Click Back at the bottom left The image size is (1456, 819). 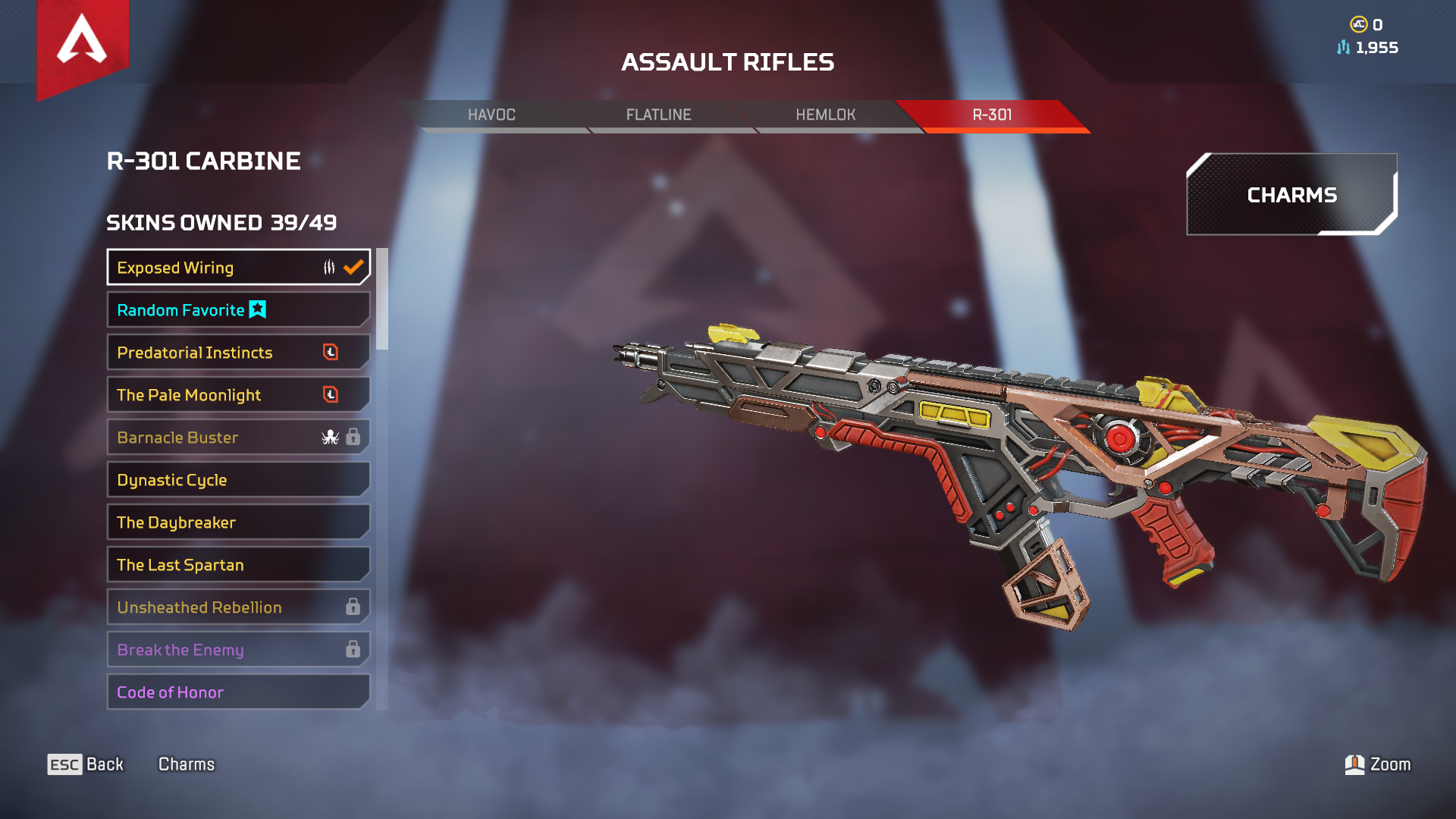coord(104,764)
